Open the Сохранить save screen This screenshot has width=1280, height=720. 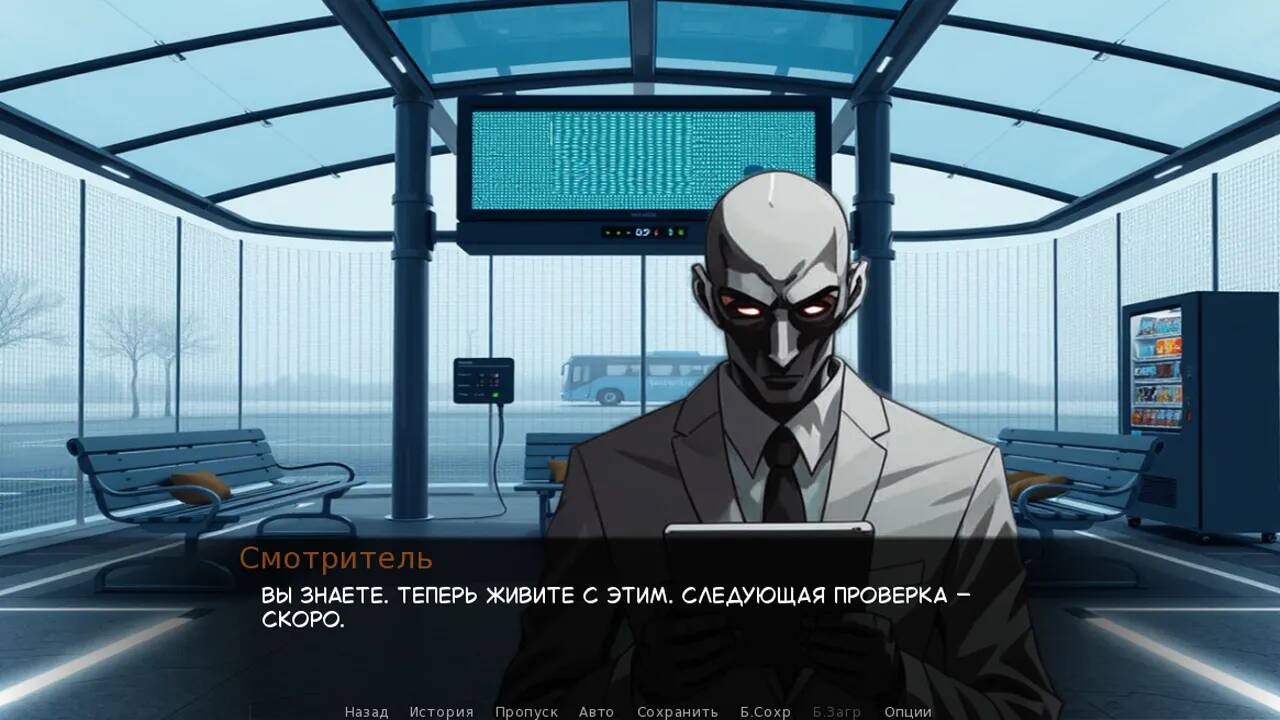(677, 711)
